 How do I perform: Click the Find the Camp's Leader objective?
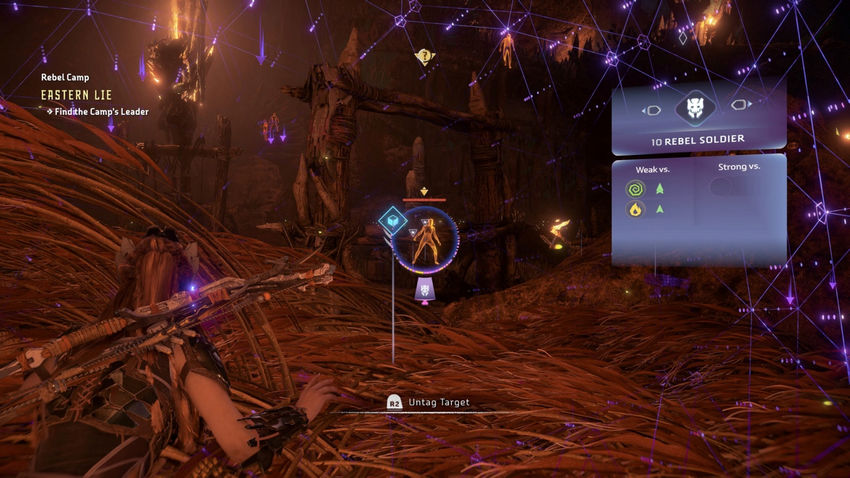97,112
